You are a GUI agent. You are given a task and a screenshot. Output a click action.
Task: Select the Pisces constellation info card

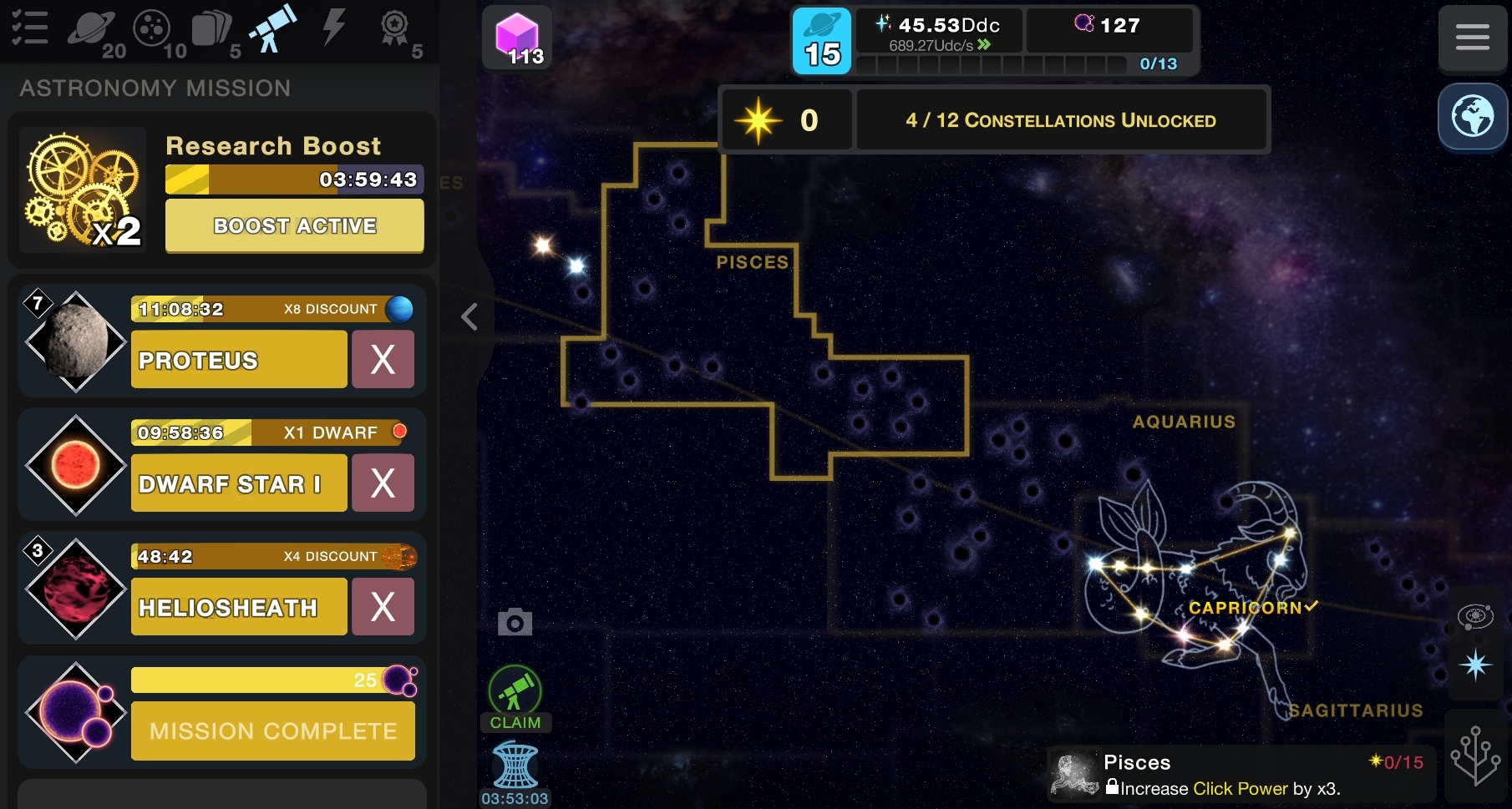1241,775
